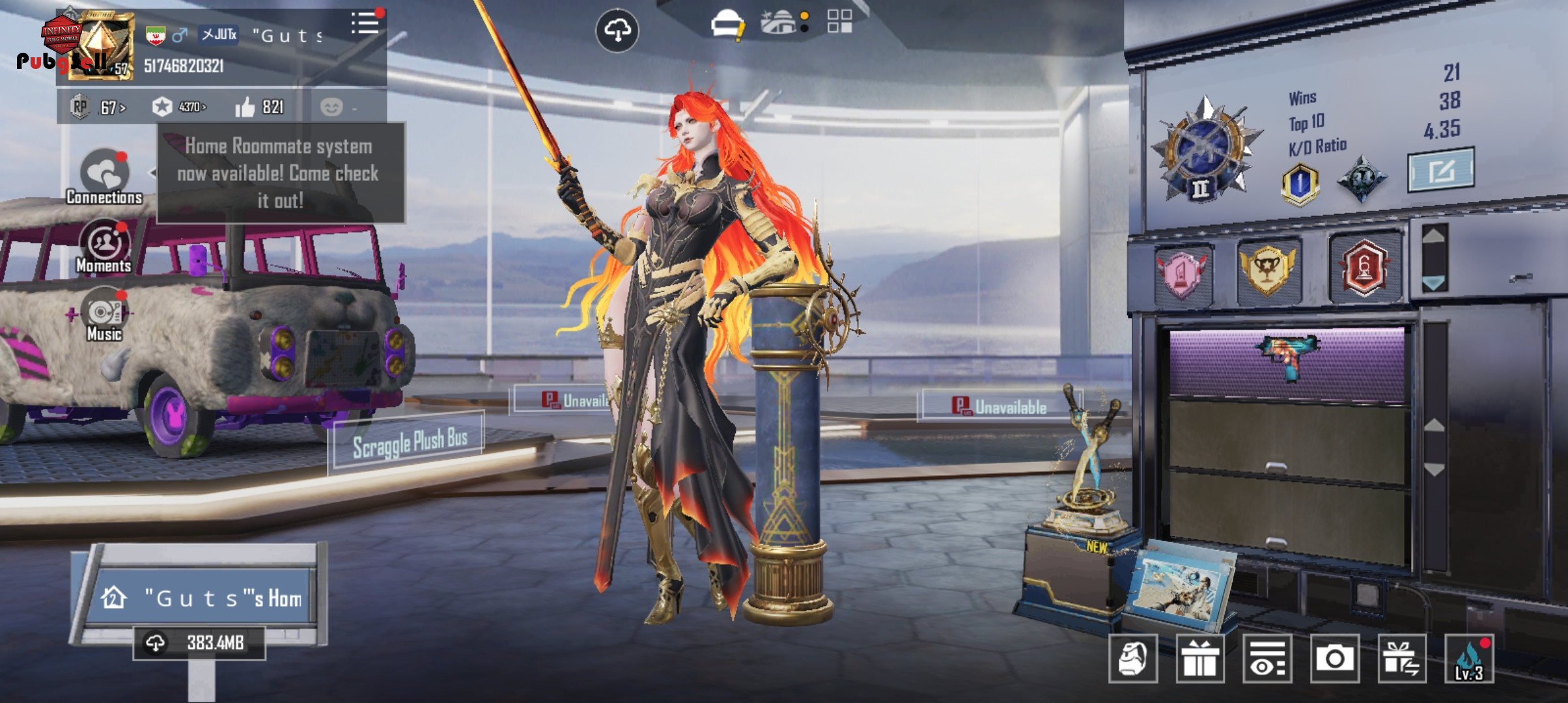Select the golden trophy achievement badge
Viewport: 1568px width, 703px height.
(x=1267, y=267)
